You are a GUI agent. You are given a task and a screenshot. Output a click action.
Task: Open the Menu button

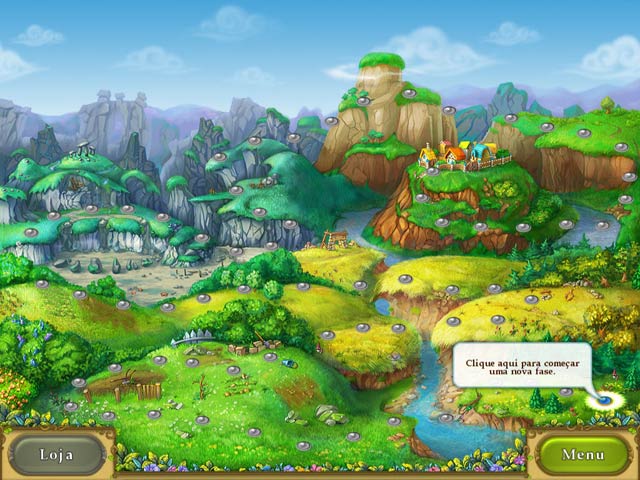click(582, 454)
